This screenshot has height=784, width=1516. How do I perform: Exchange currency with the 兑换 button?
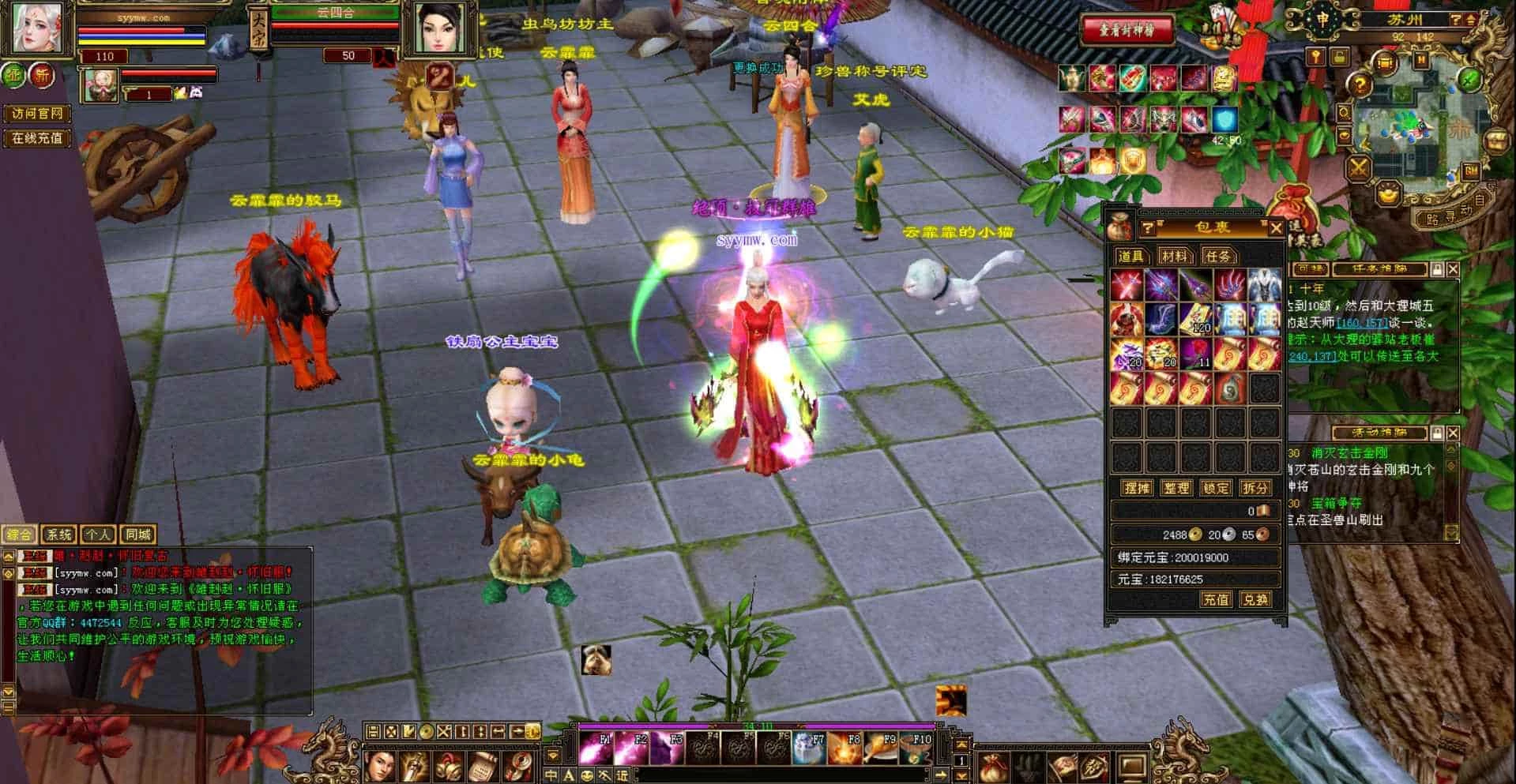[1255, 600]
